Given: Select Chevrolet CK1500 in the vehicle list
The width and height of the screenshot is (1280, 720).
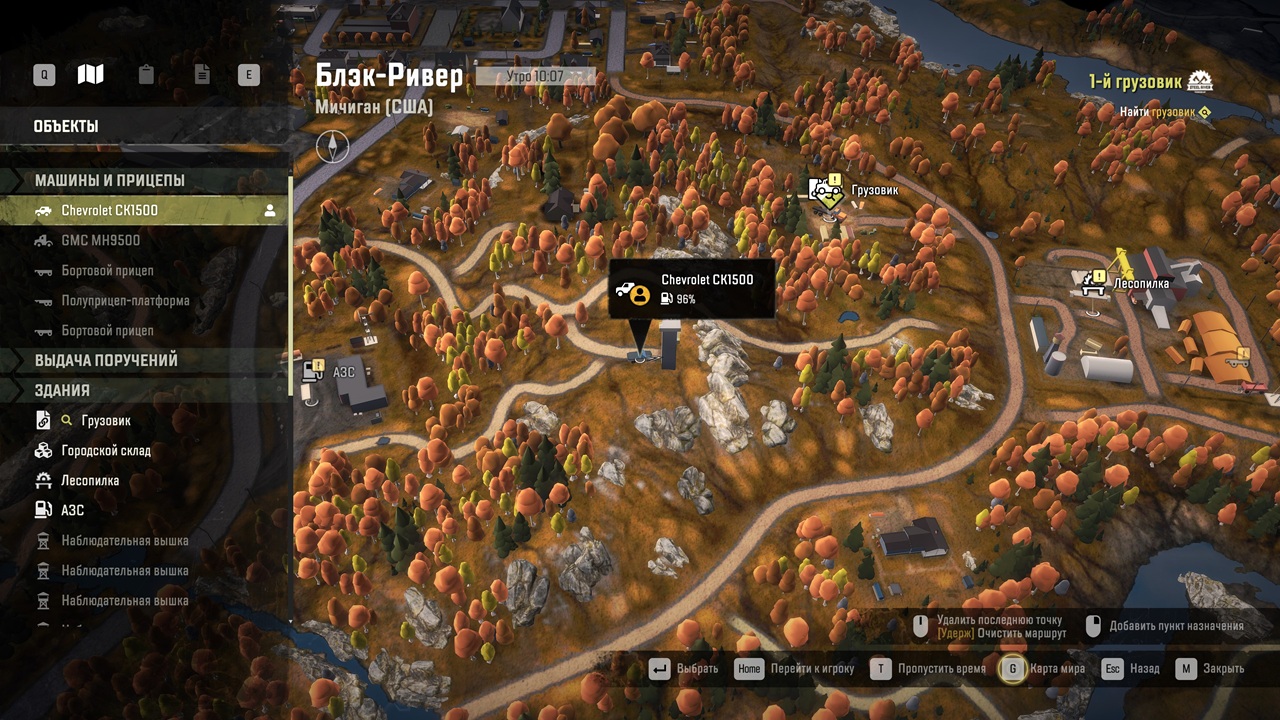Looking at the screenshot, I should pos(110,211).
